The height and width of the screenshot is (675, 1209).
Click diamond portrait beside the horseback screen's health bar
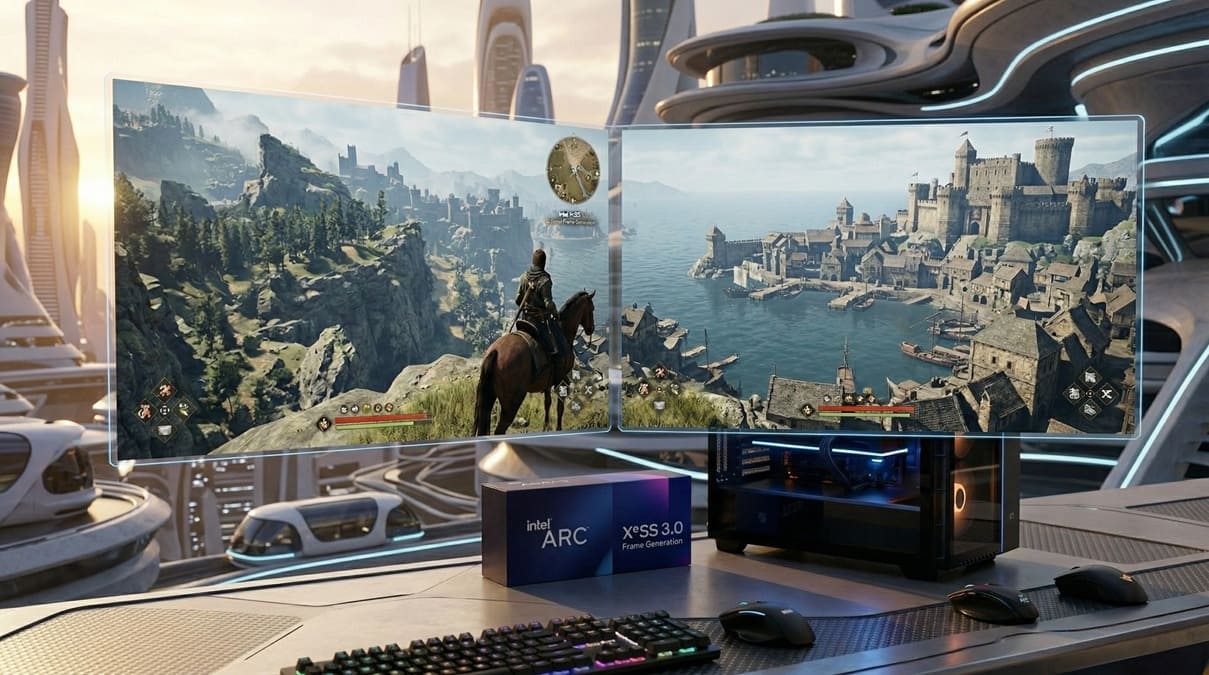click(324, 423)
